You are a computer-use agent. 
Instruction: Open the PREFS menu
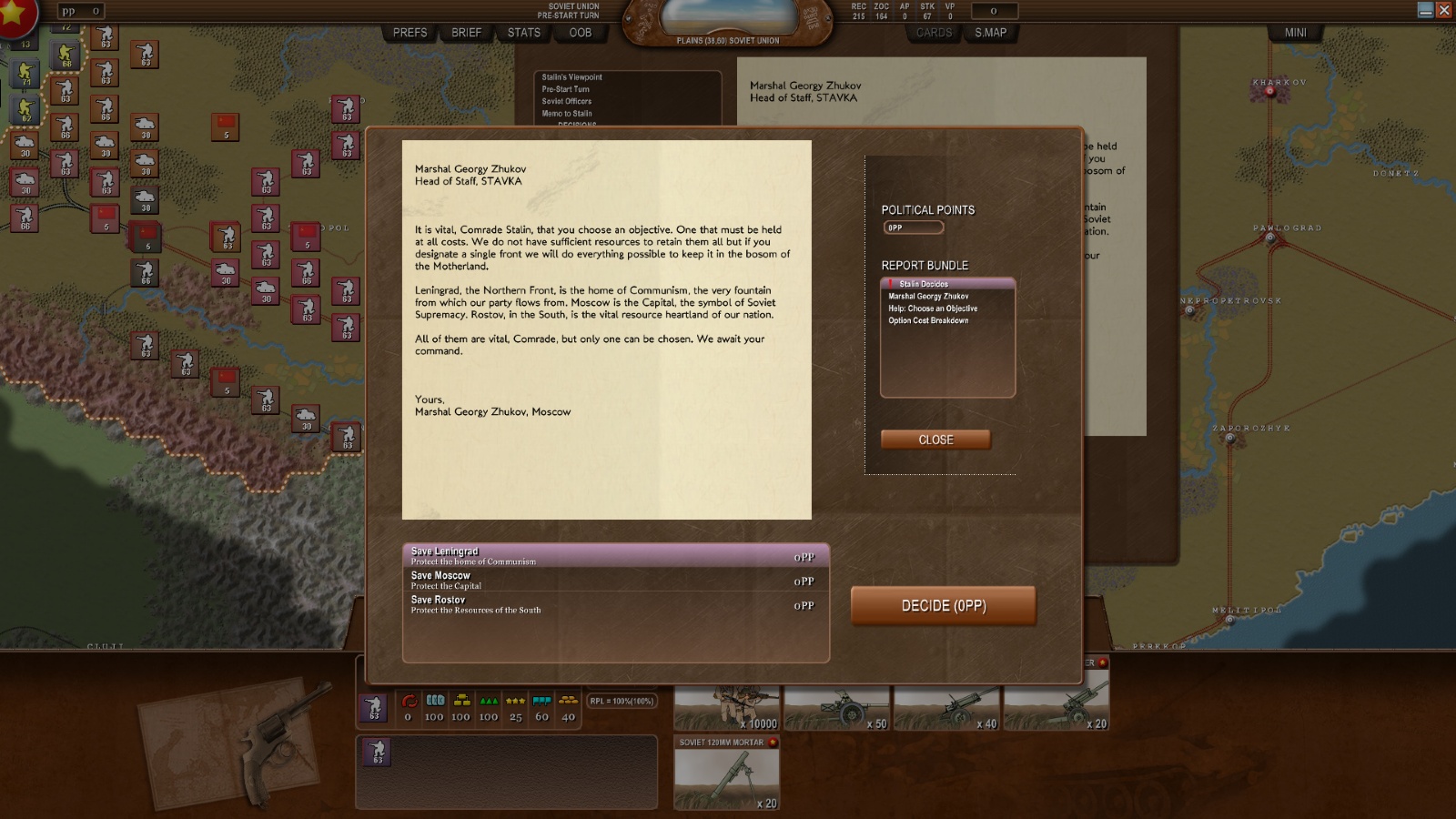tap(409, 33)
